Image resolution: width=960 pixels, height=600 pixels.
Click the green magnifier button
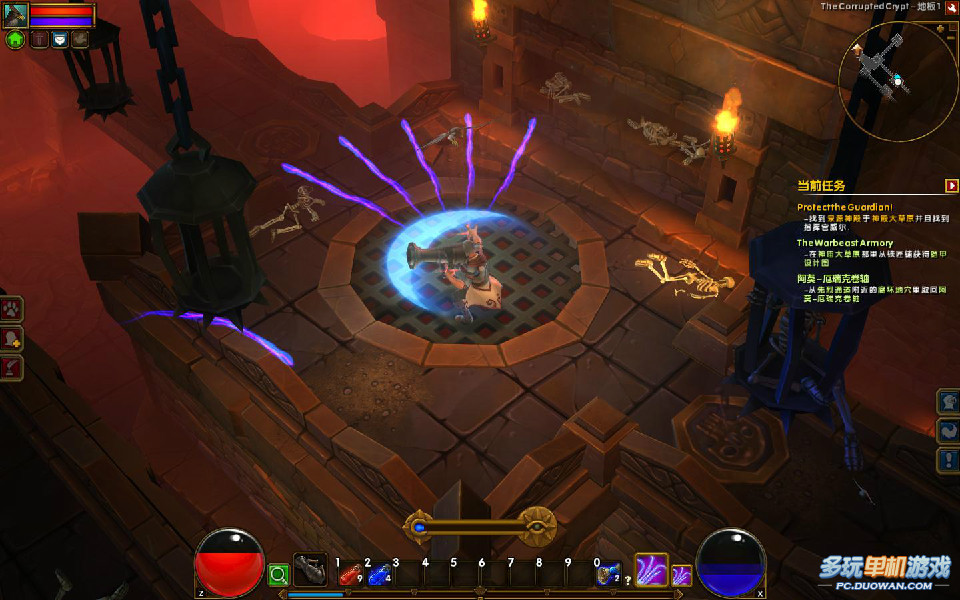[278, 575]
